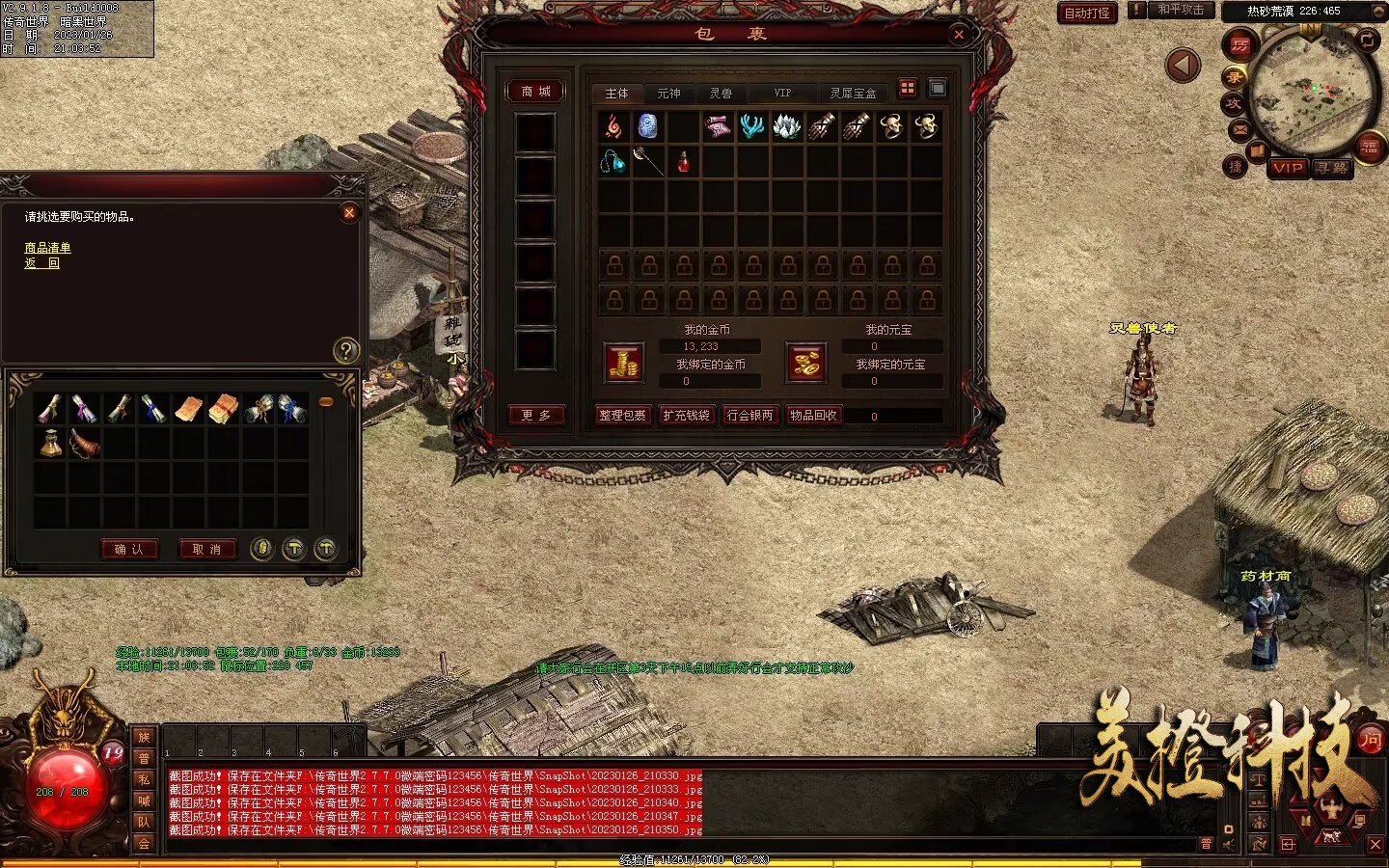
Task: Select the 灵犀宝盒 tab
Action: pos(853,94)
